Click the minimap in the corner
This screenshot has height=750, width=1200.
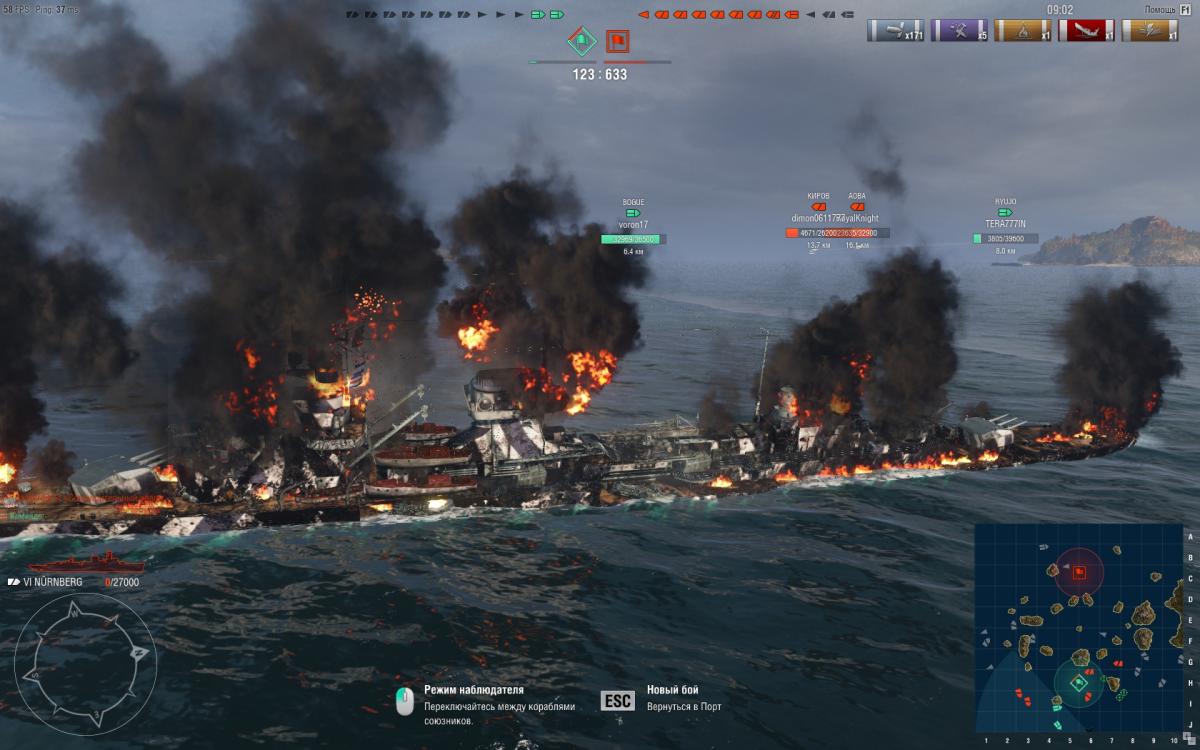1078,628
